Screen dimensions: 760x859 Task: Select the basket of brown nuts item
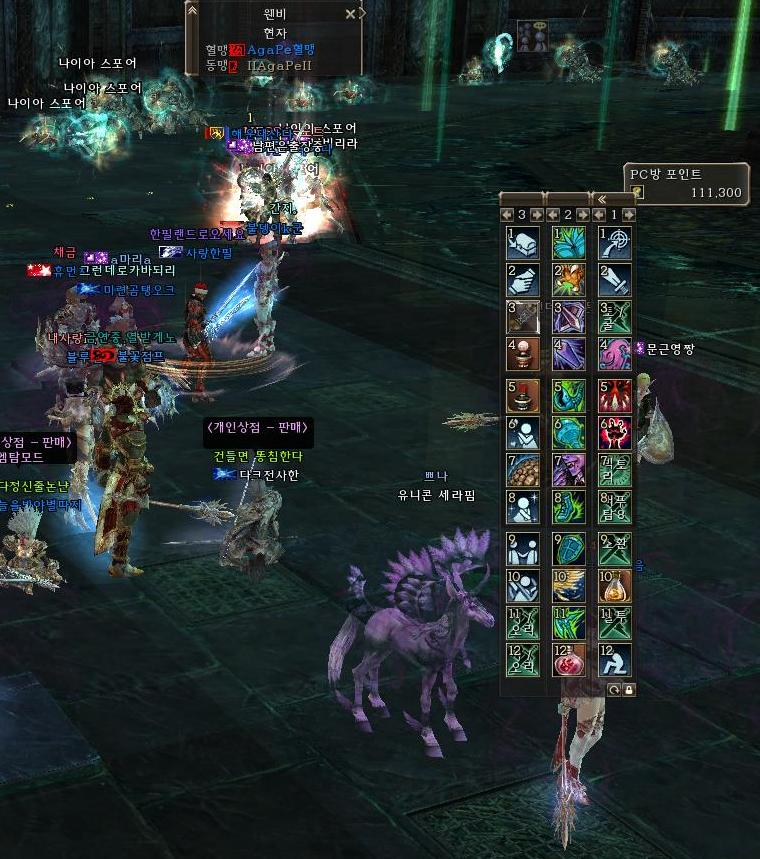click(523, 471)
